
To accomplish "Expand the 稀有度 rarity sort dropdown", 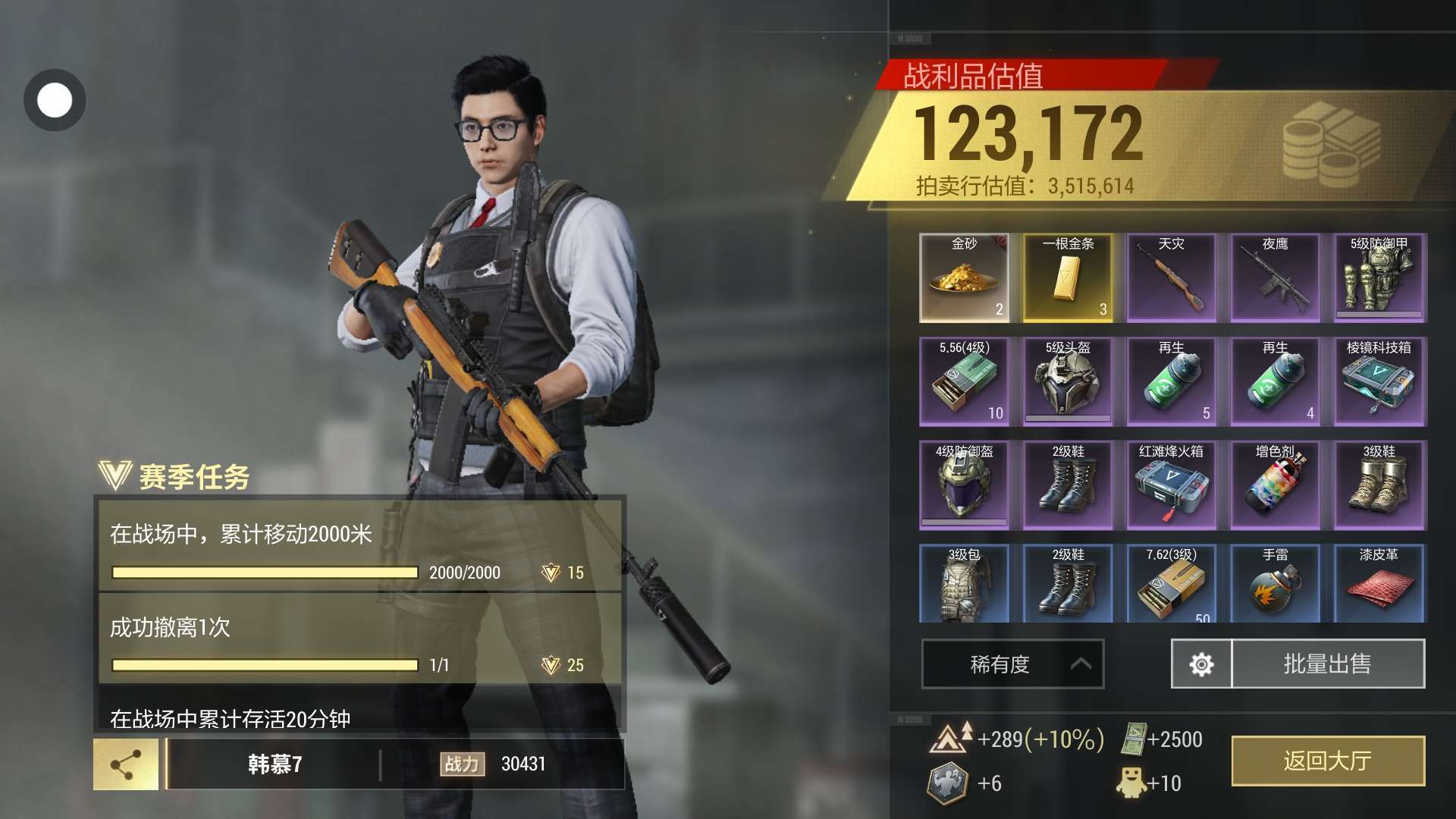I will [x=1012, y=664].
